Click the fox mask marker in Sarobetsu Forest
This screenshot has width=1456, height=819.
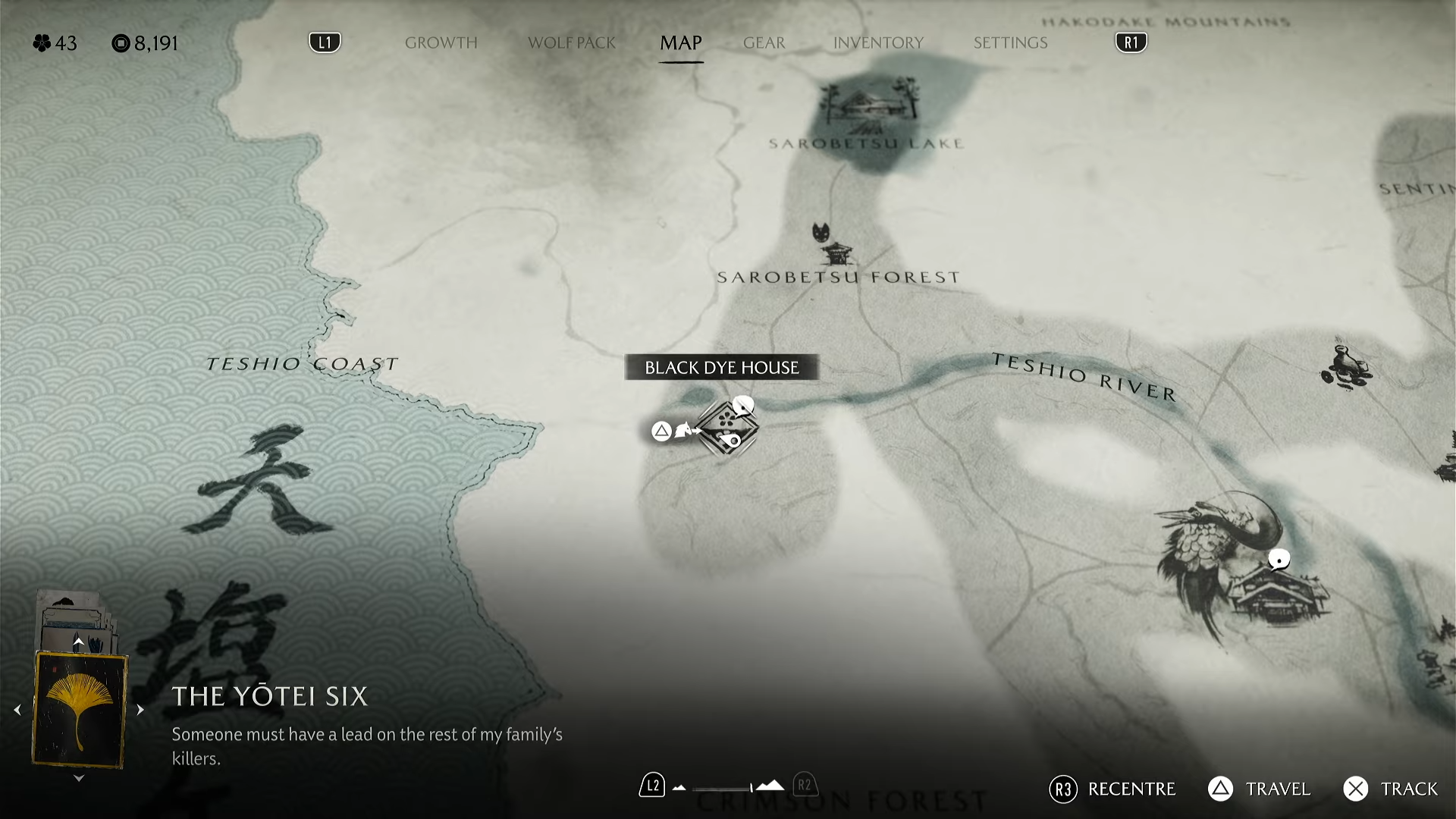click(x=821, y=232)
